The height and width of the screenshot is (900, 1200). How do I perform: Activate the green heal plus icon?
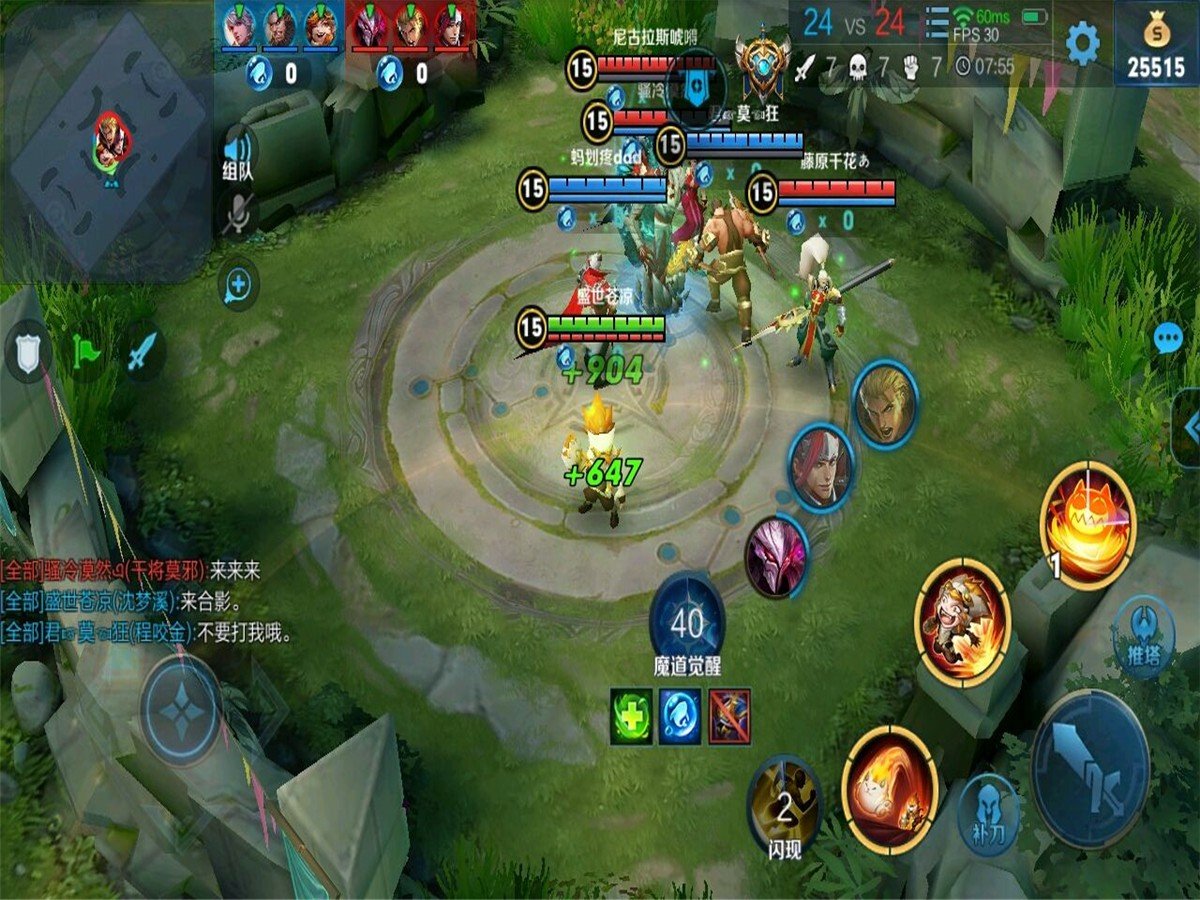[x=631, y=716]
